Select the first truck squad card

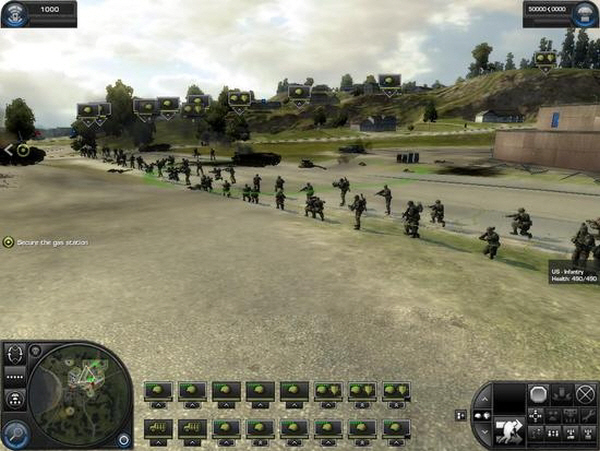pyautogui.click(x=158, y=428)
